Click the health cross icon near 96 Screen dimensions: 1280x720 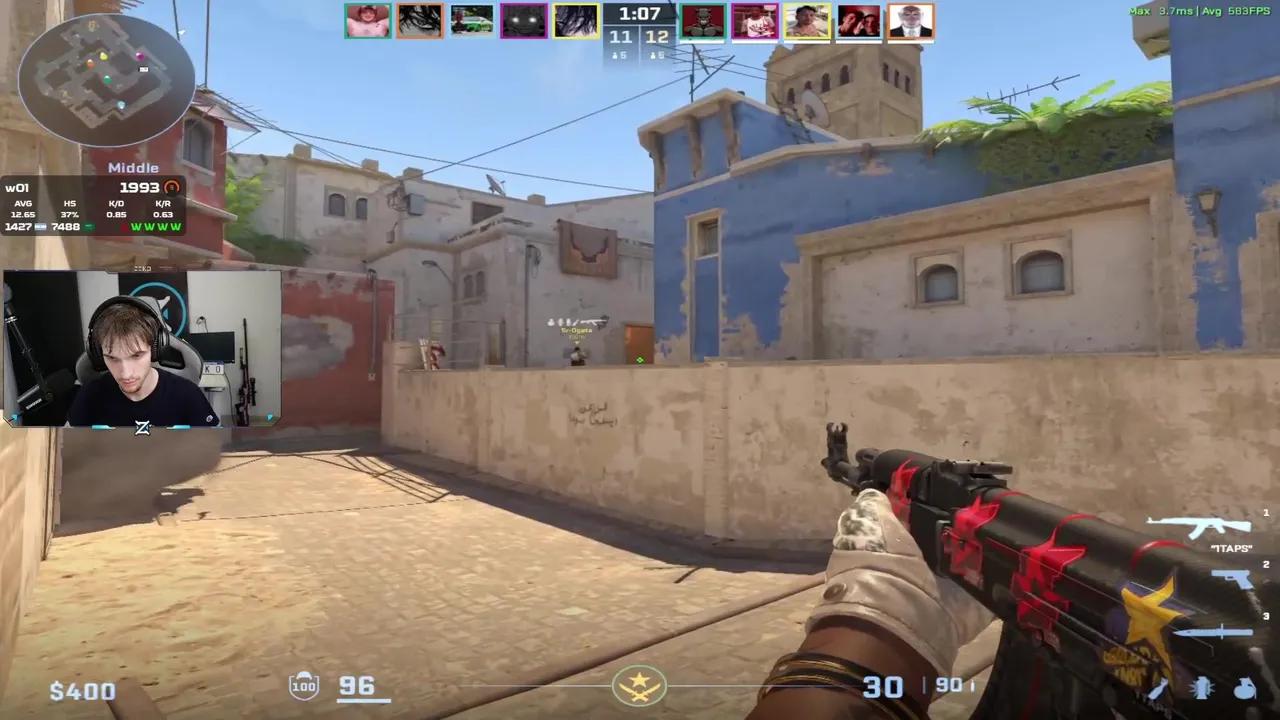(x=303, y=685)
